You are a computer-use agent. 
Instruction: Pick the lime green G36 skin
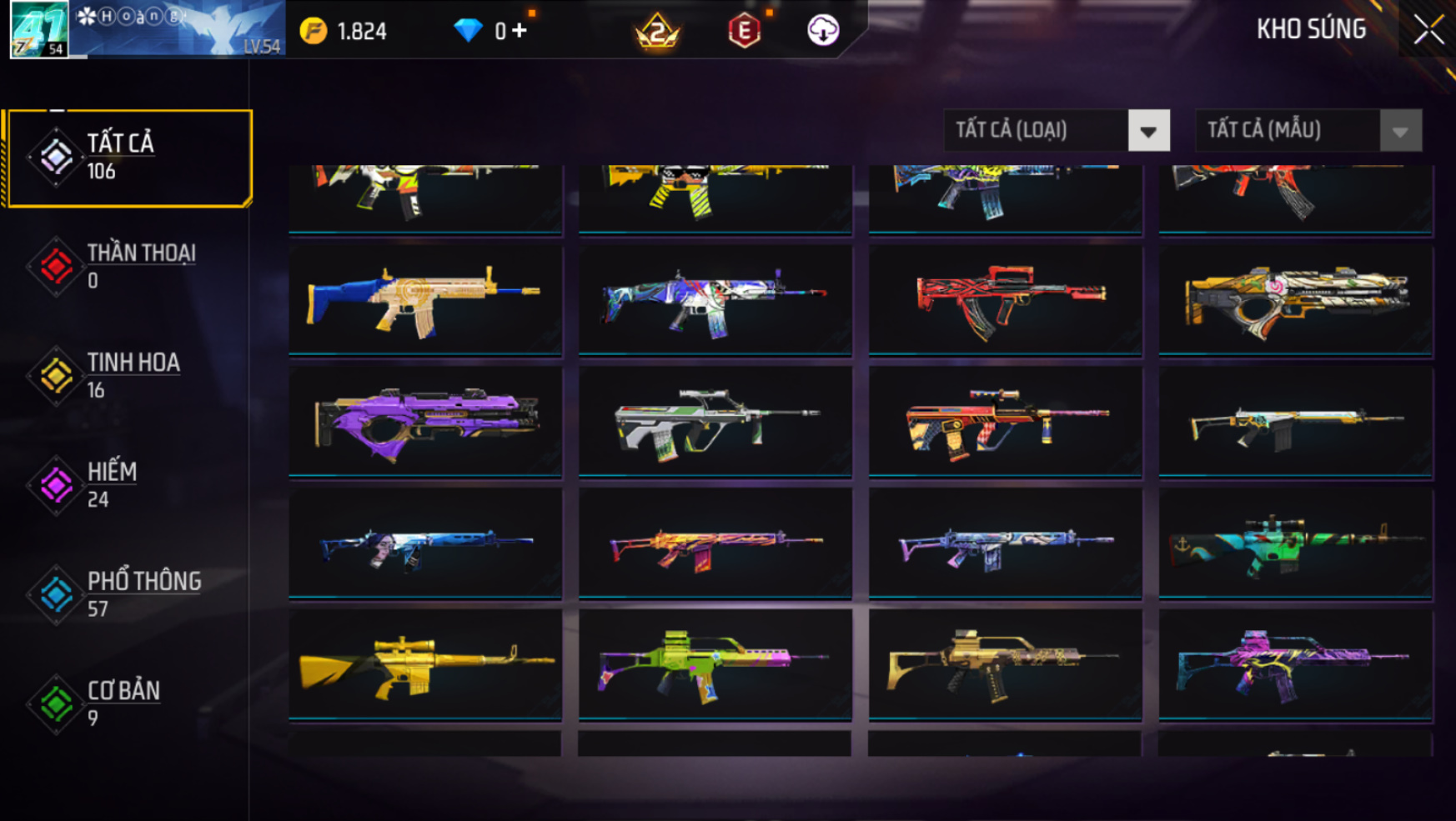point(715,664)
